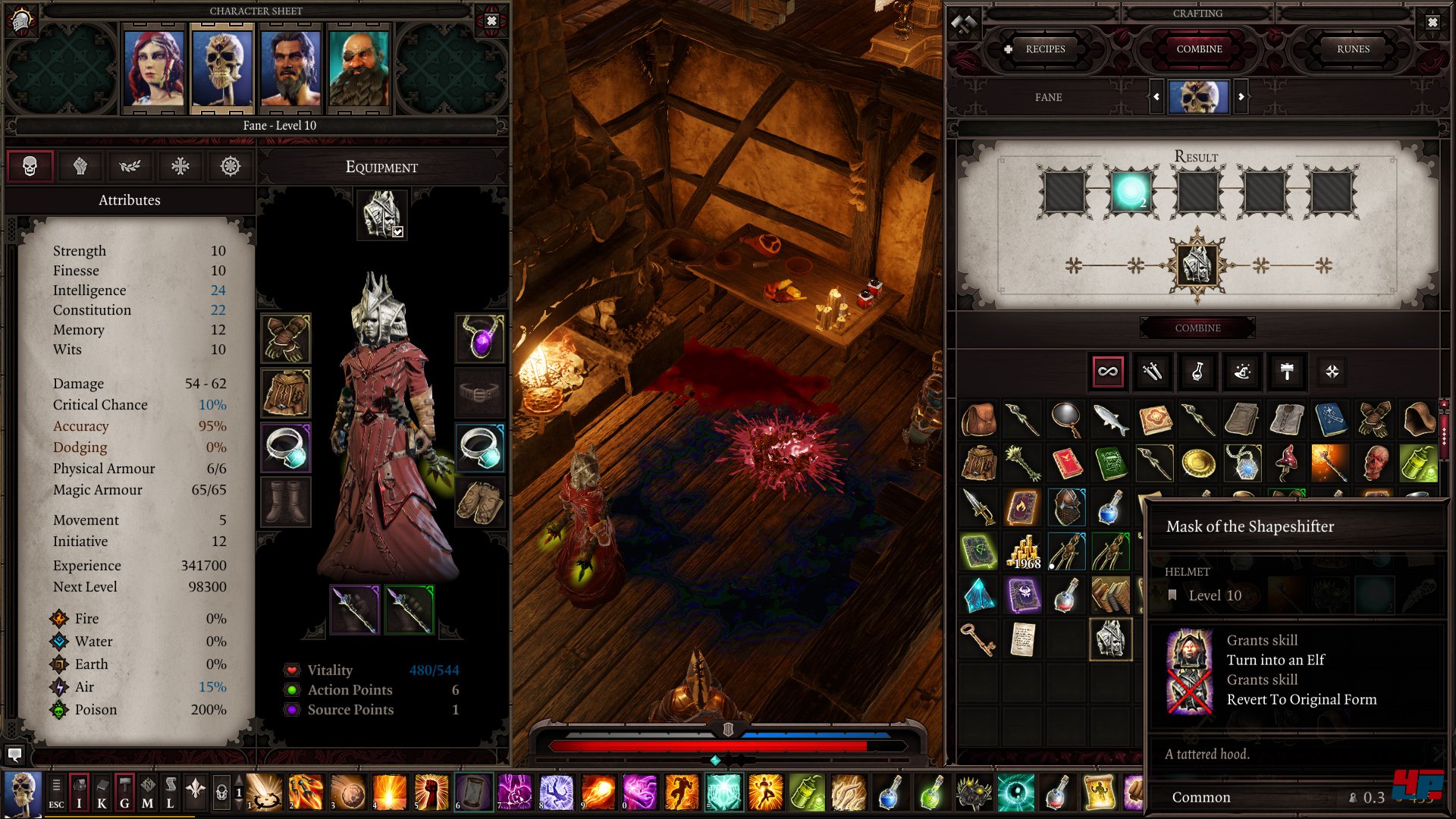This screenshot has width=1456, height=819.
Task: Filter inventory by potions flask icon
Action: click(1197, 372)
